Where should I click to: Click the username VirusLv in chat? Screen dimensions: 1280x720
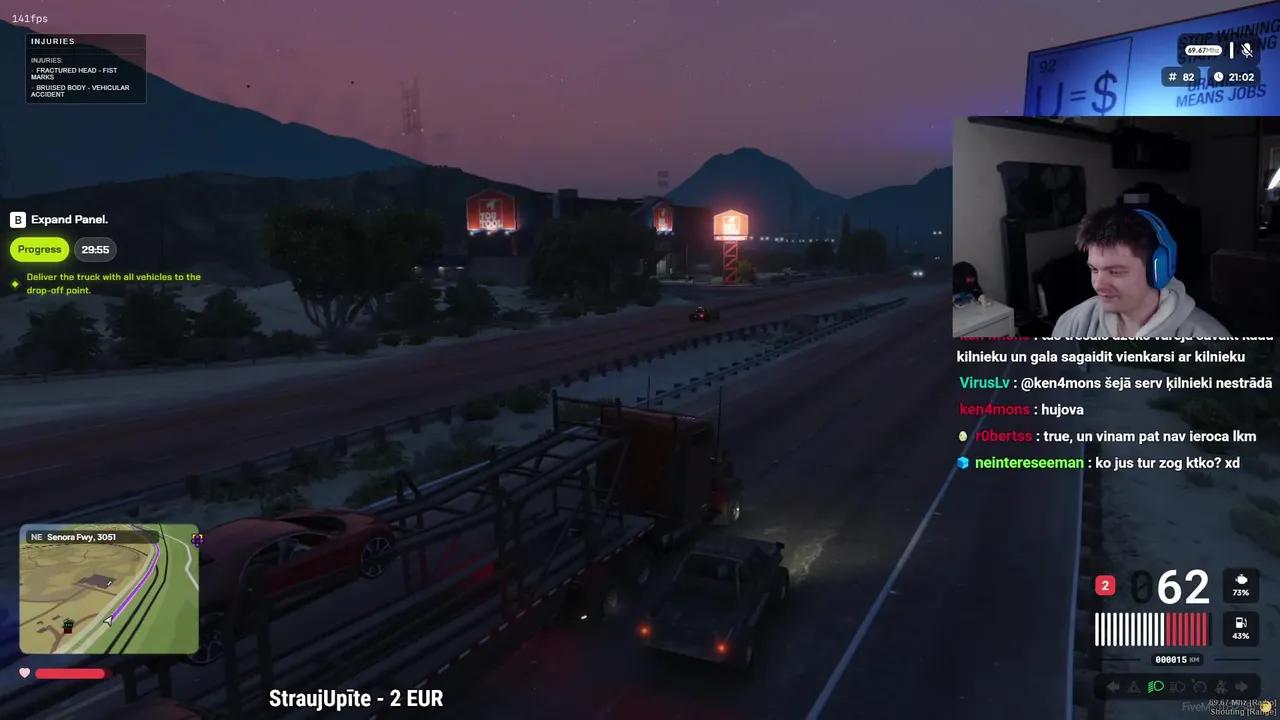(x=984, y=382)
